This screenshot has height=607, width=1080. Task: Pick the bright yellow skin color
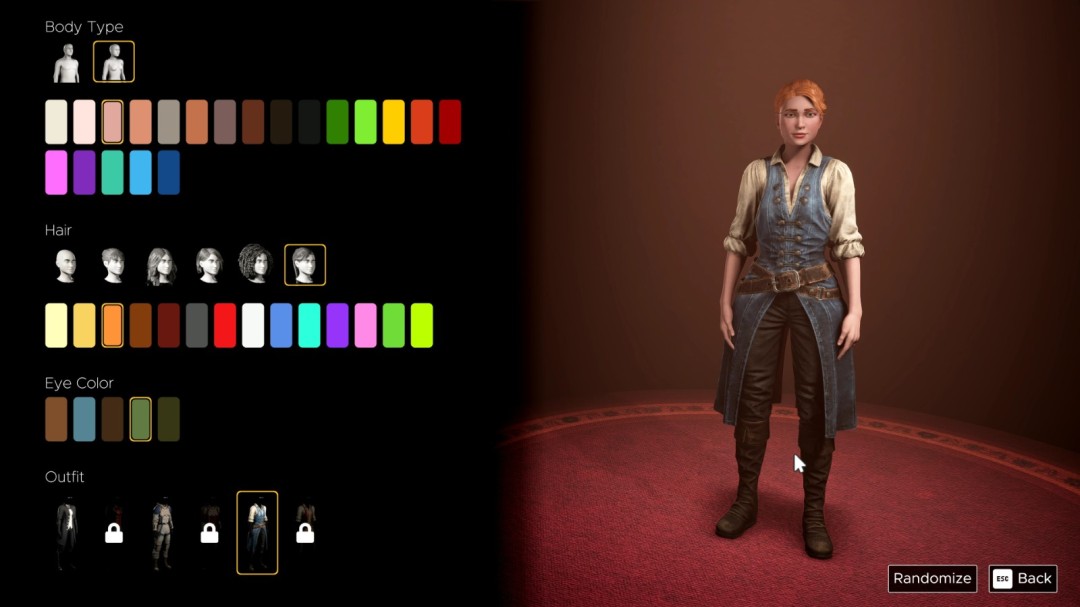tap(394, 122)
